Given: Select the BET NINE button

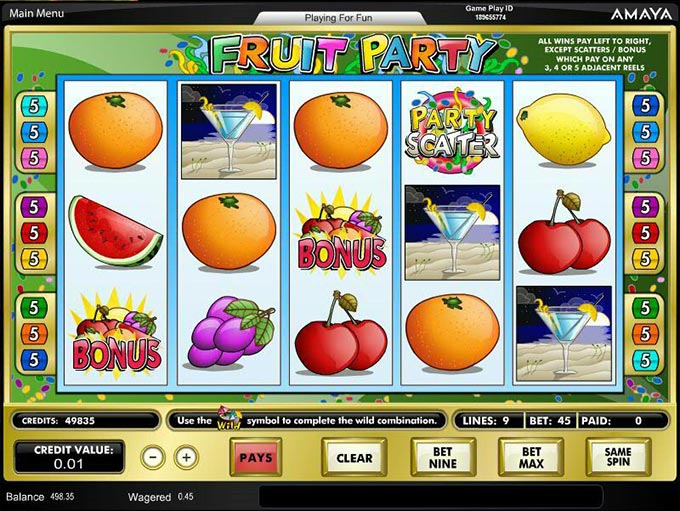Looking at the screenshot, I should pyautogui.click(x=442, y=458).
